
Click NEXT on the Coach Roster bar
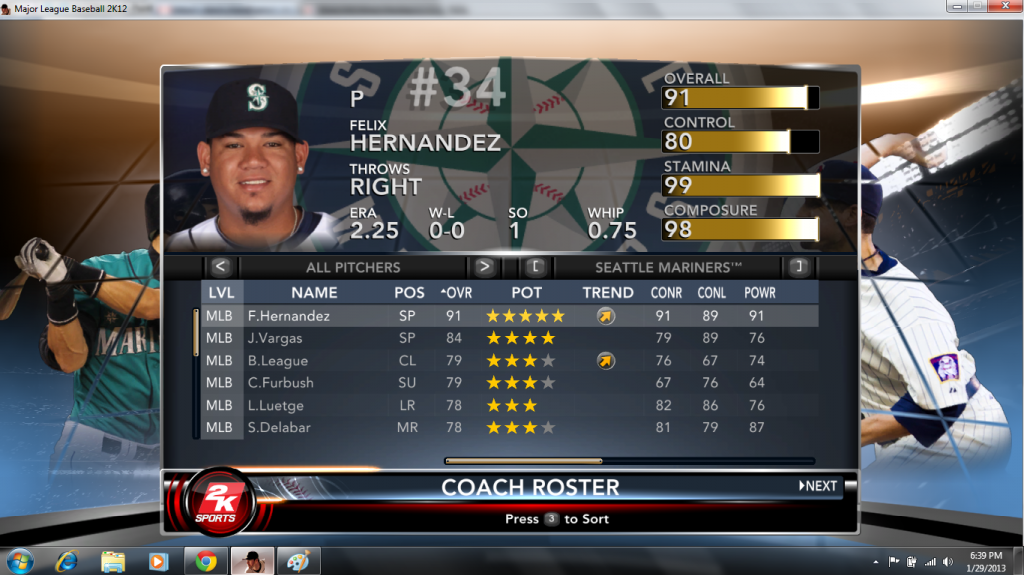point(818,486)
